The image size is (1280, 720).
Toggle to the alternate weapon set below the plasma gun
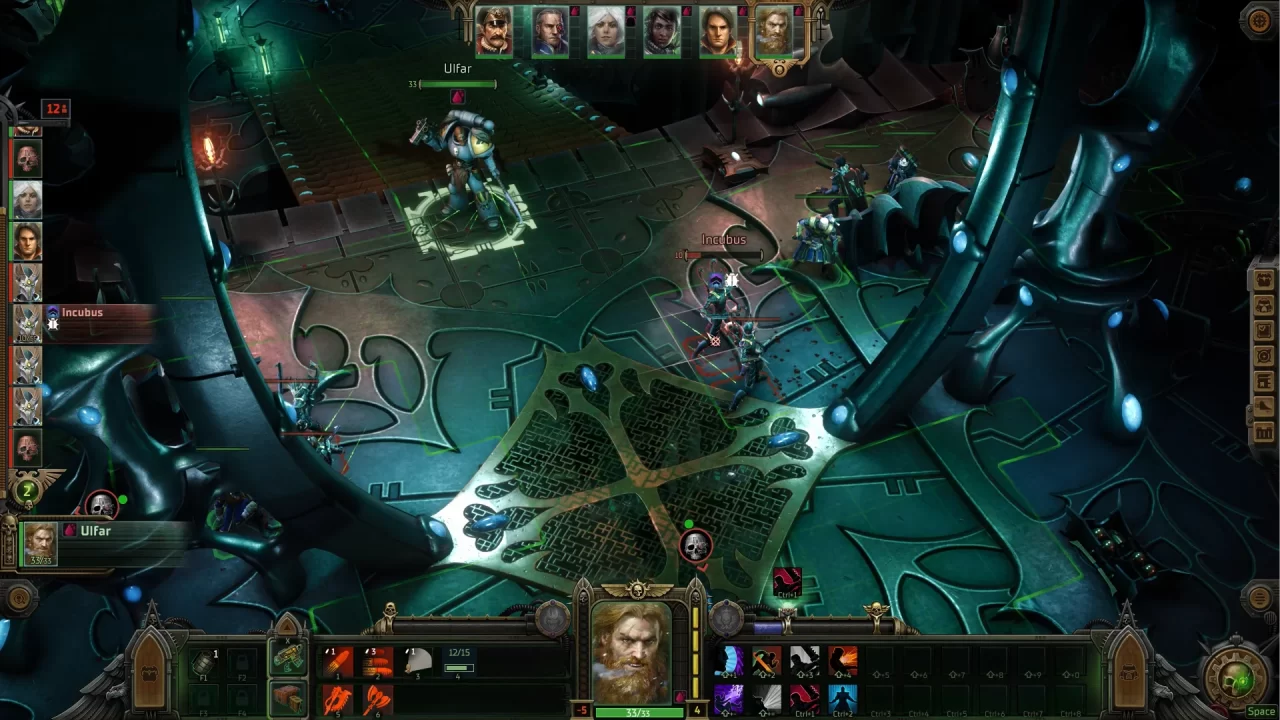(x=287, y=697)
